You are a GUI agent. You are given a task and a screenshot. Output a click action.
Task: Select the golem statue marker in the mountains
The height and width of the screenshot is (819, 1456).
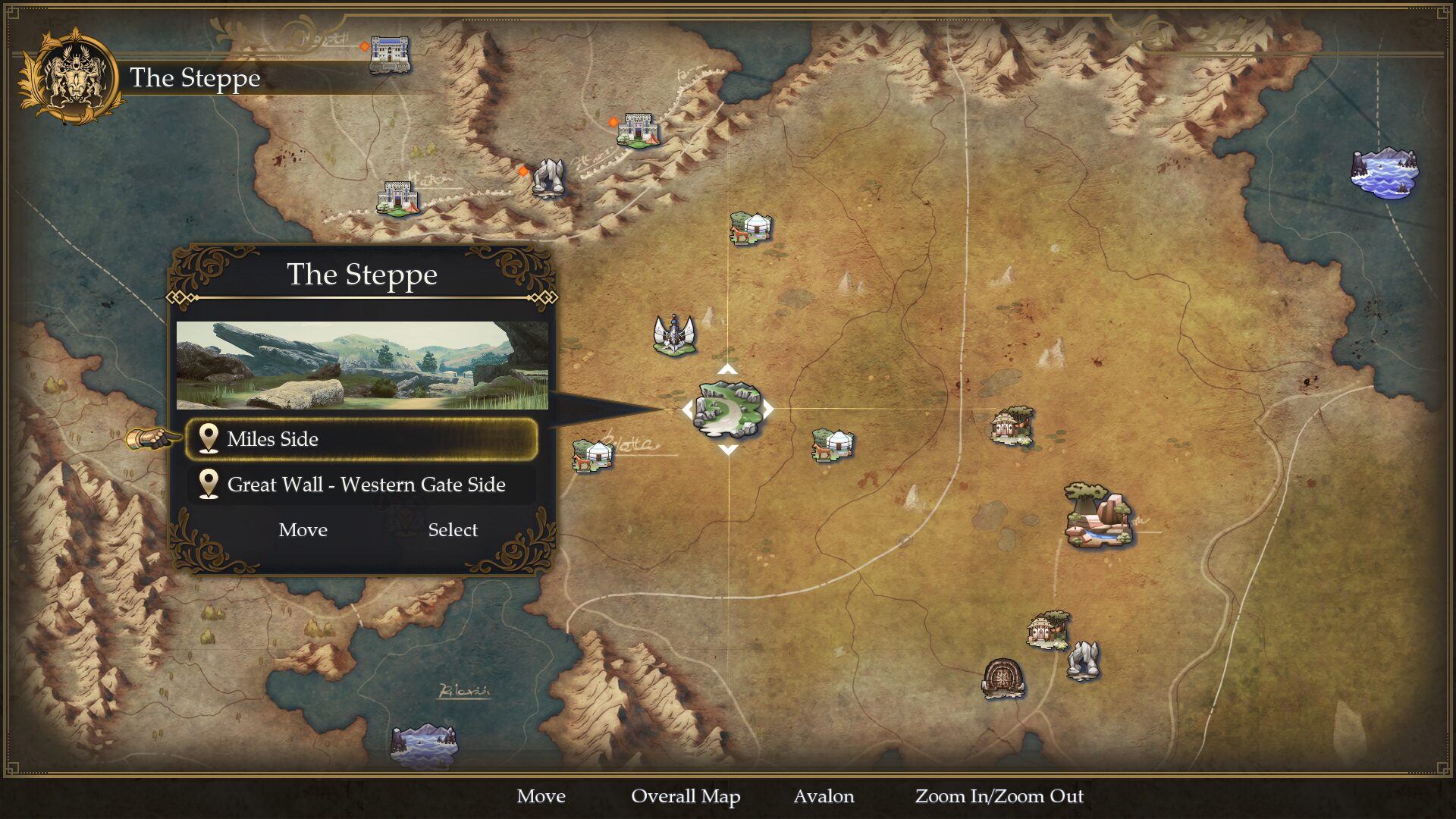548,178
